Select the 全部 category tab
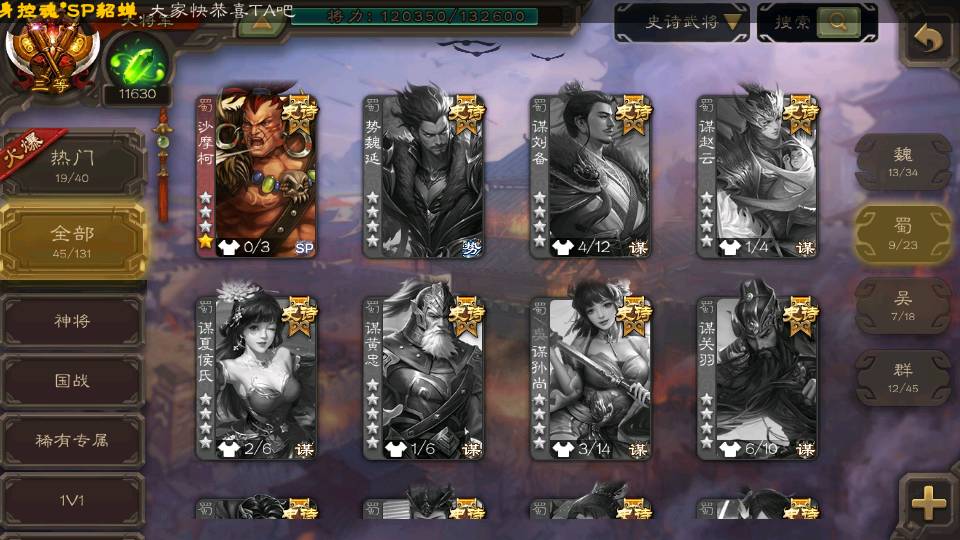The width and height of the screenshot is (960, 540). tap(72, 240)
